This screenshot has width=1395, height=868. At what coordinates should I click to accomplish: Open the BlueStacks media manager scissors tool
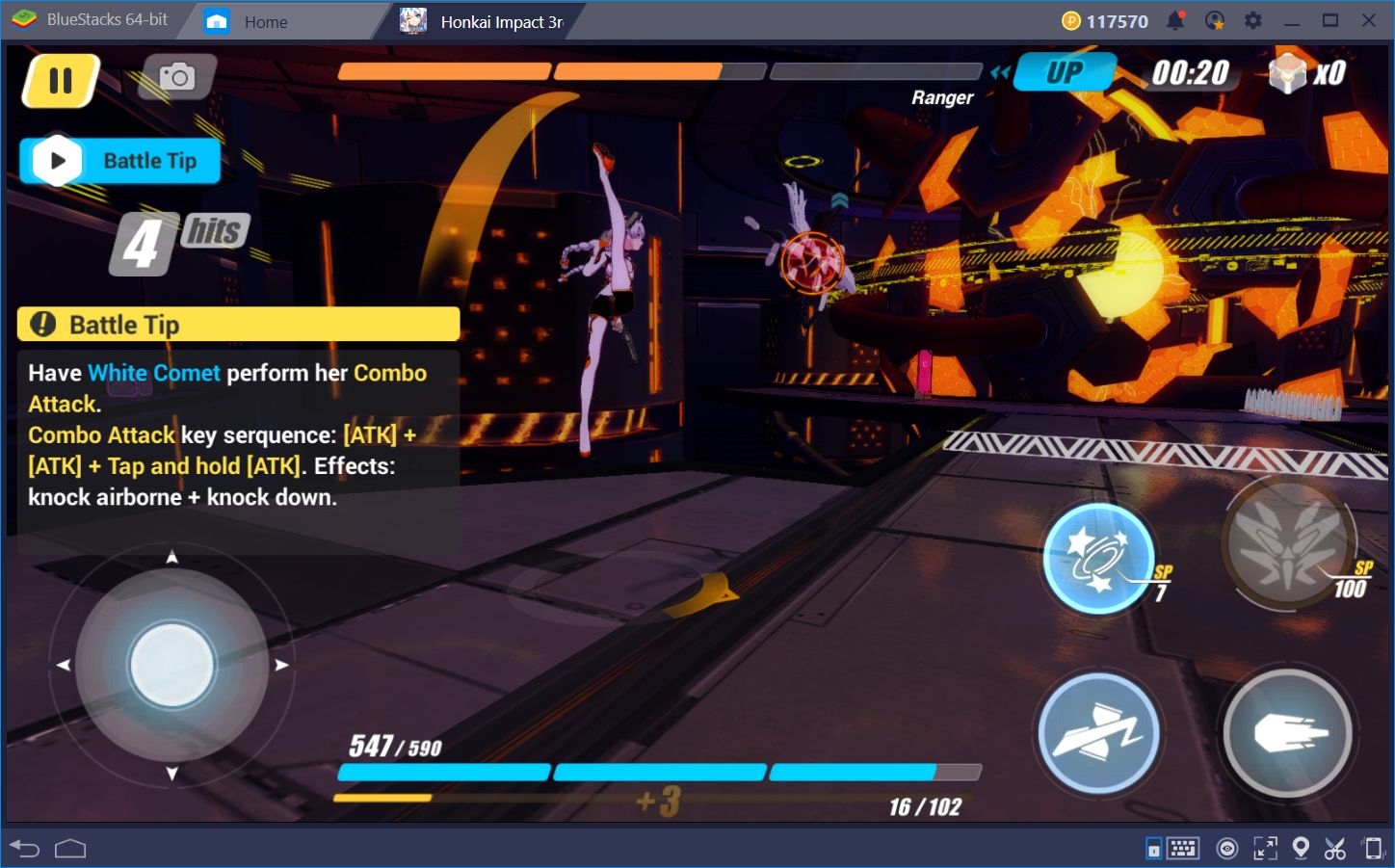click(x=1336, y=849)
